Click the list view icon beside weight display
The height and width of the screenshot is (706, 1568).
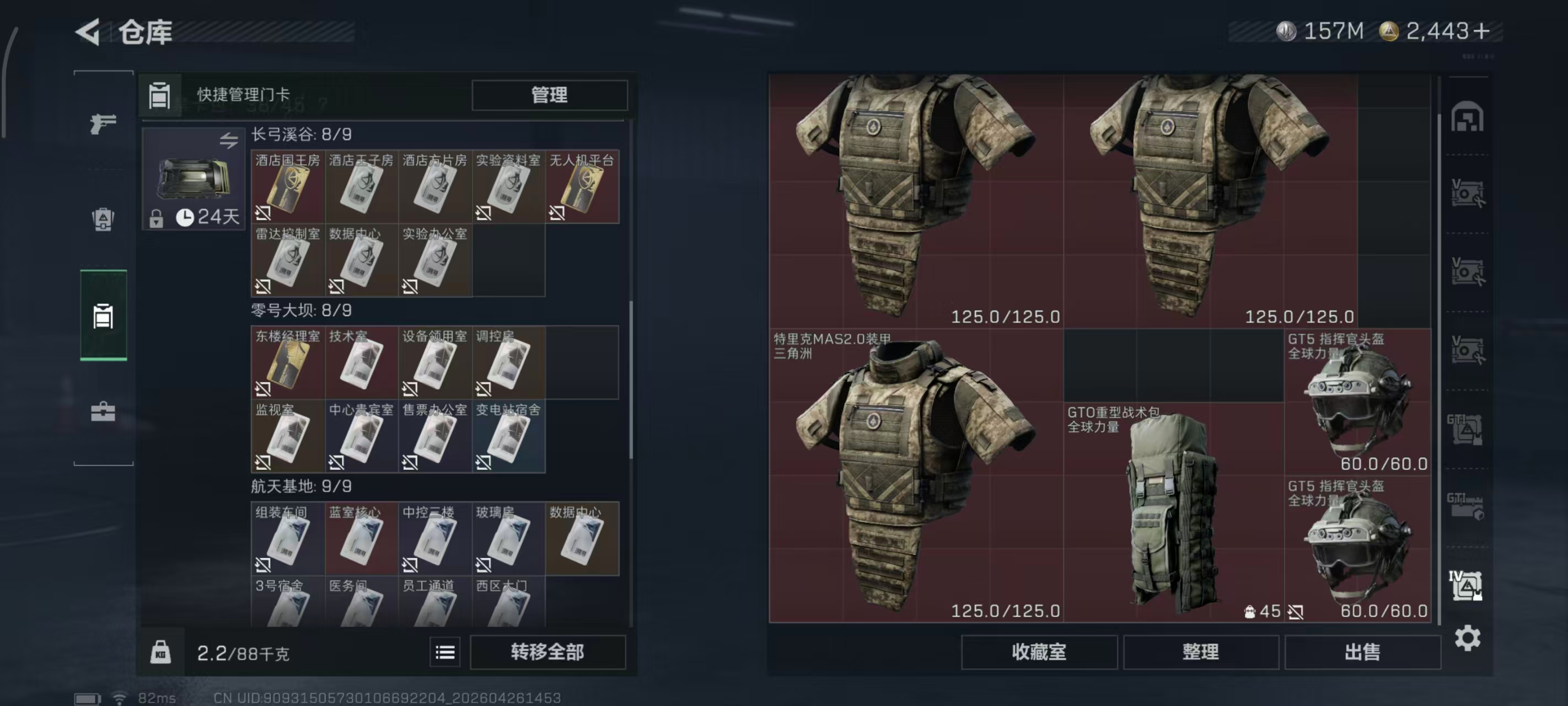pos(445,652)
